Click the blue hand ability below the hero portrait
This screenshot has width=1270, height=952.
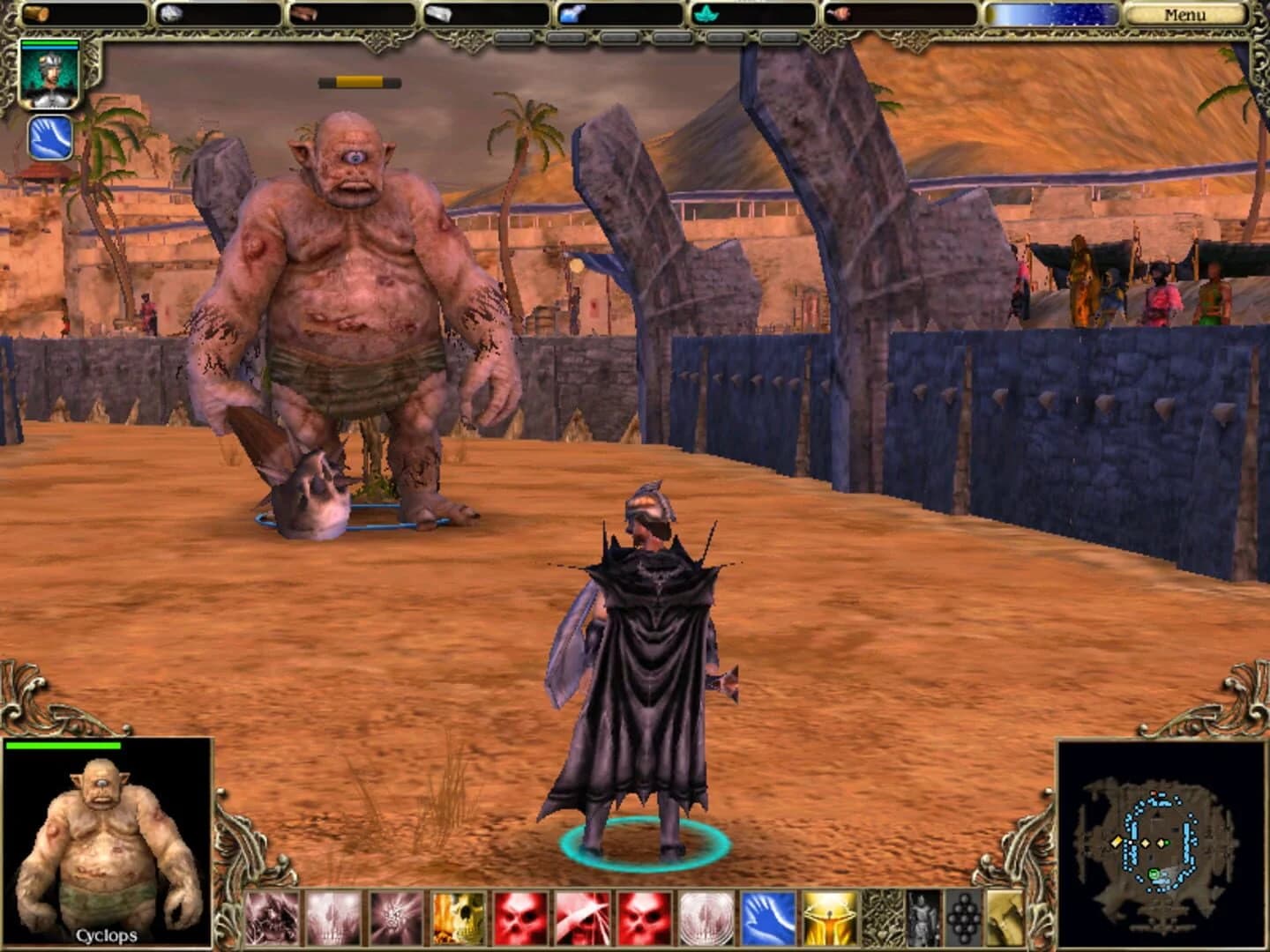tap(49, 137)
